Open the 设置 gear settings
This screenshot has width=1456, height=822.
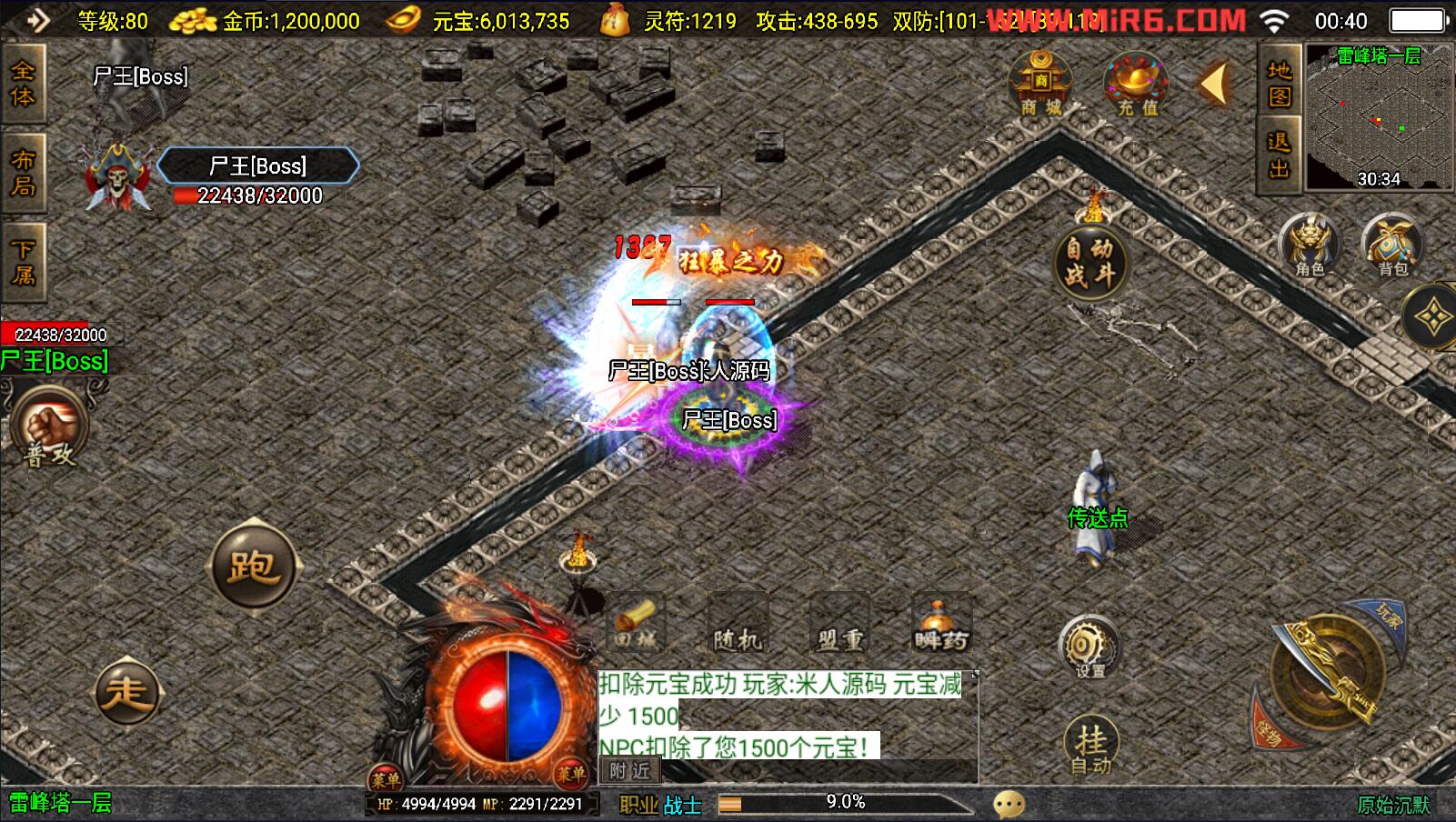point(1089,647)
